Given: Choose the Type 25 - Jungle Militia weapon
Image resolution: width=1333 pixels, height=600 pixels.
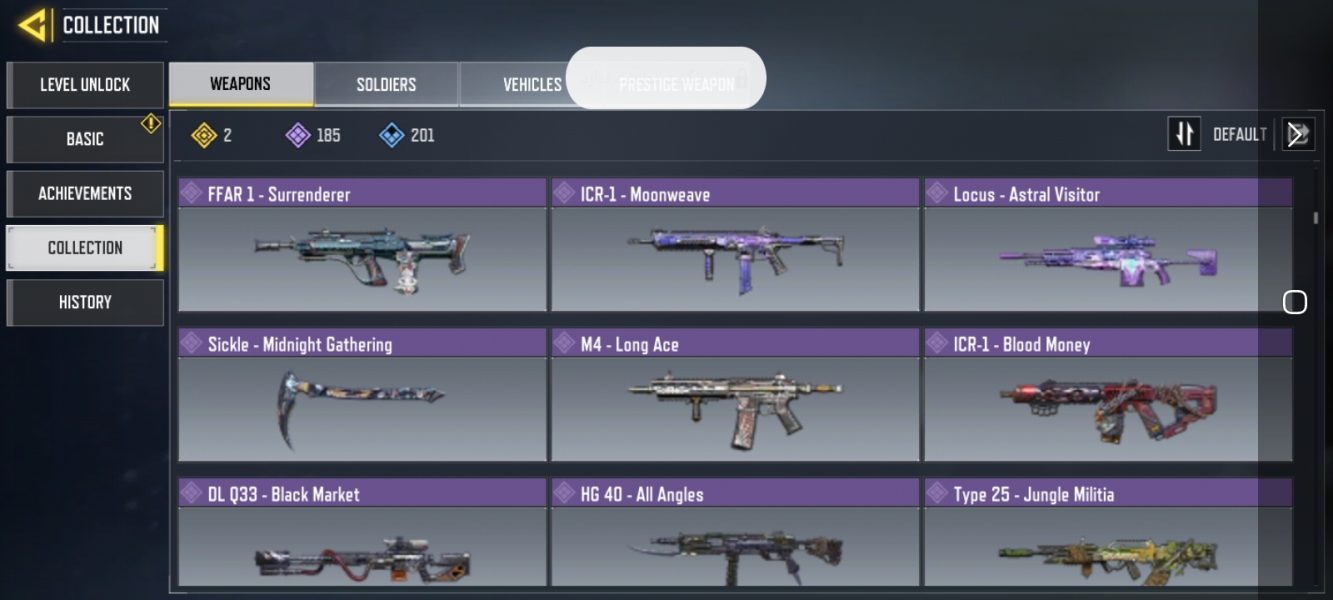Looking at the screenshot, I should coord(1108,535).
